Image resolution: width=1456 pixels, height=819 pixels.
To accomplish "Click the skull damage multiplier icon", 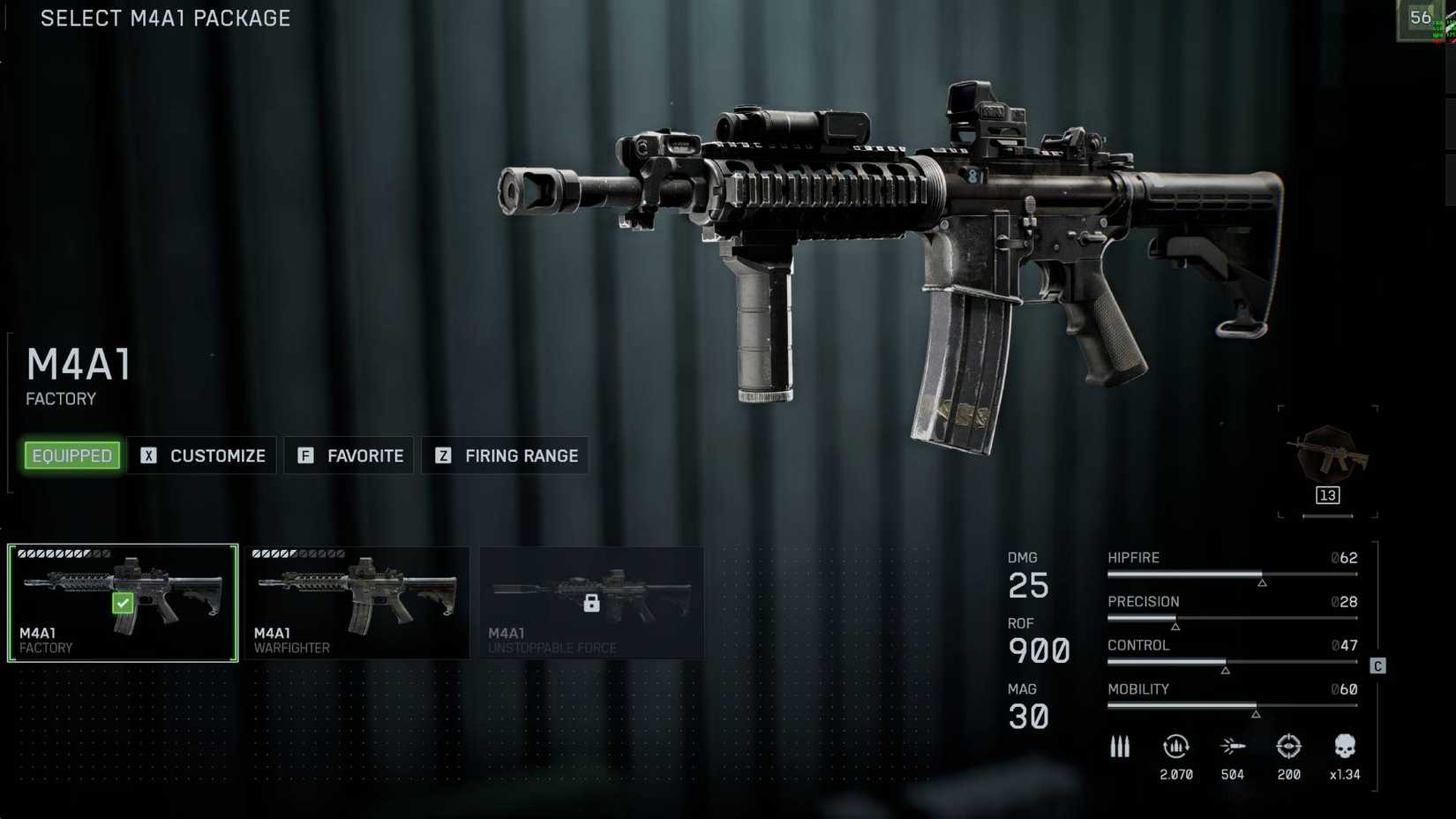I will coord(1345,744).
